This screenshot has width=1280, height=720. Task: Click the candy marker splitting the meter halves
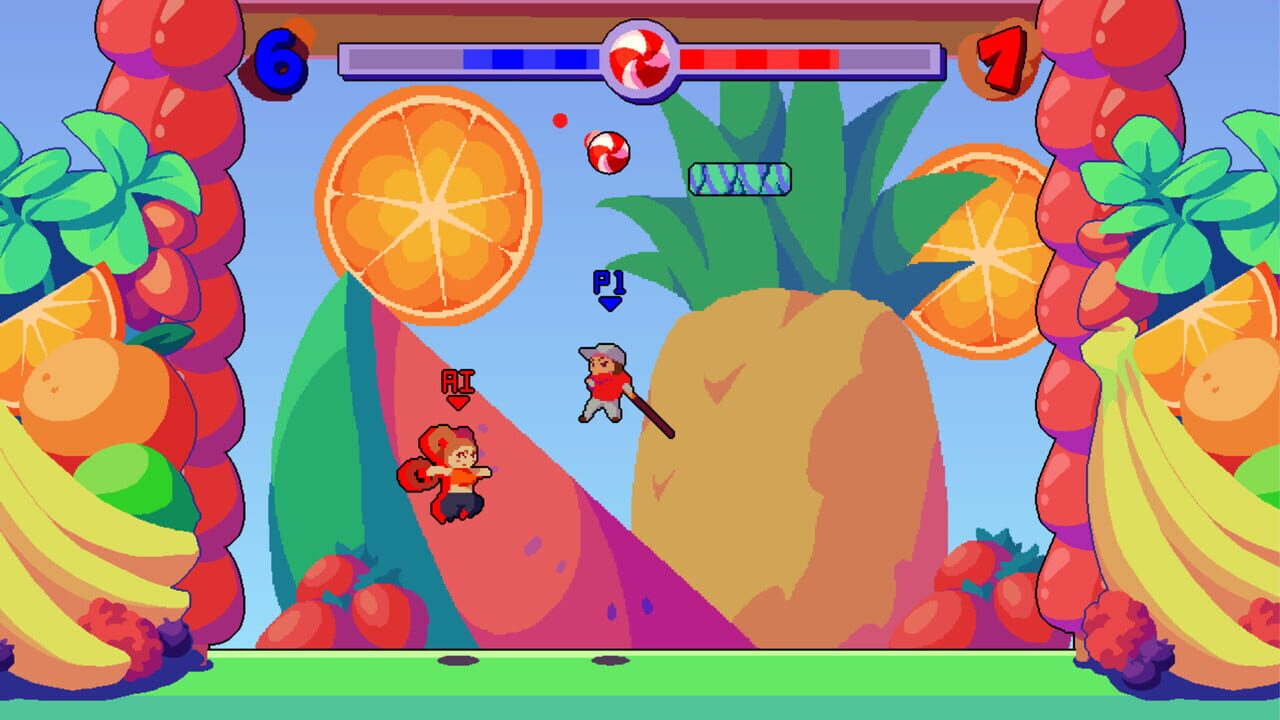point(638,55)
